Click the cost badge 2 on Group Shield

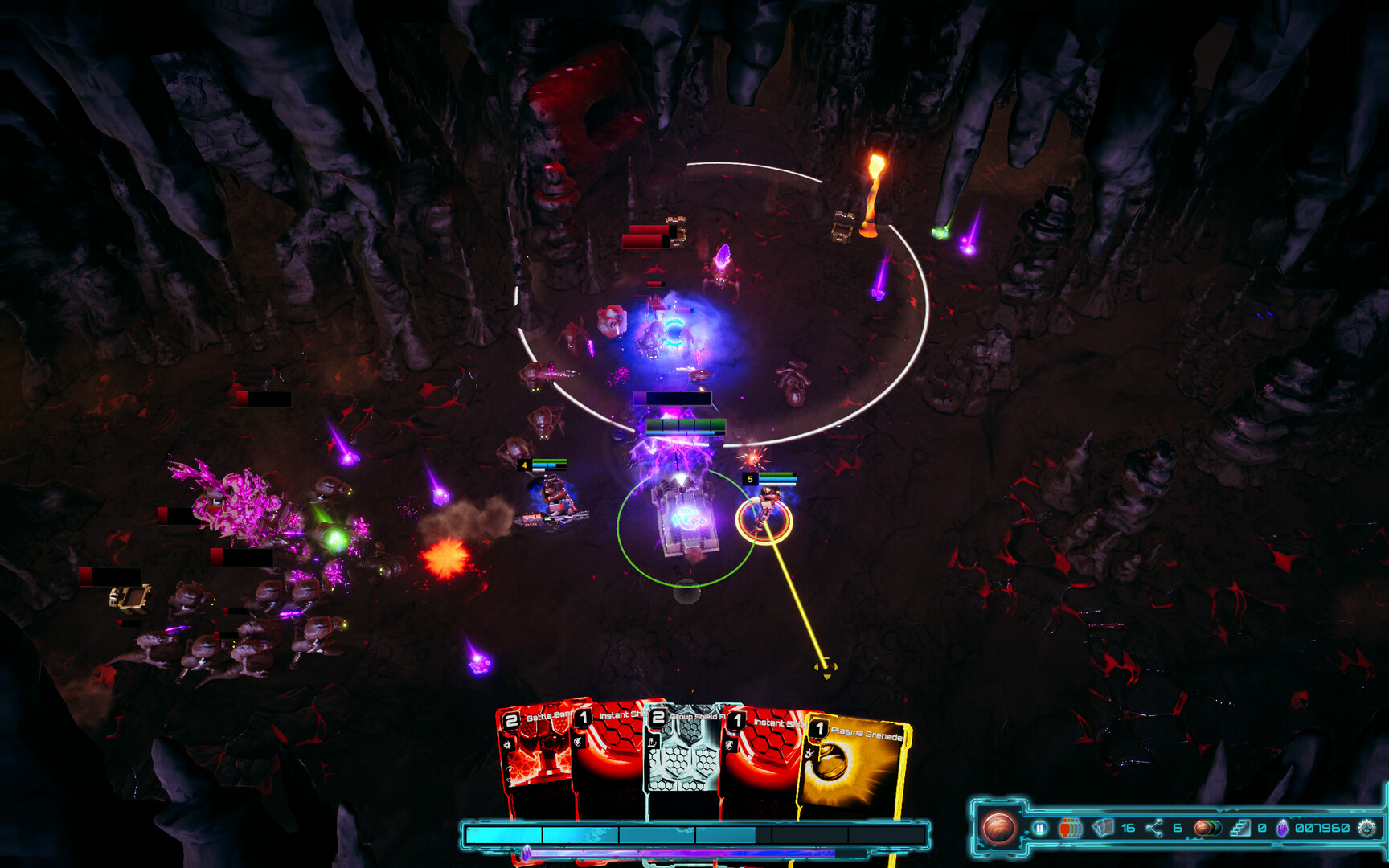[x=658, y=718]
